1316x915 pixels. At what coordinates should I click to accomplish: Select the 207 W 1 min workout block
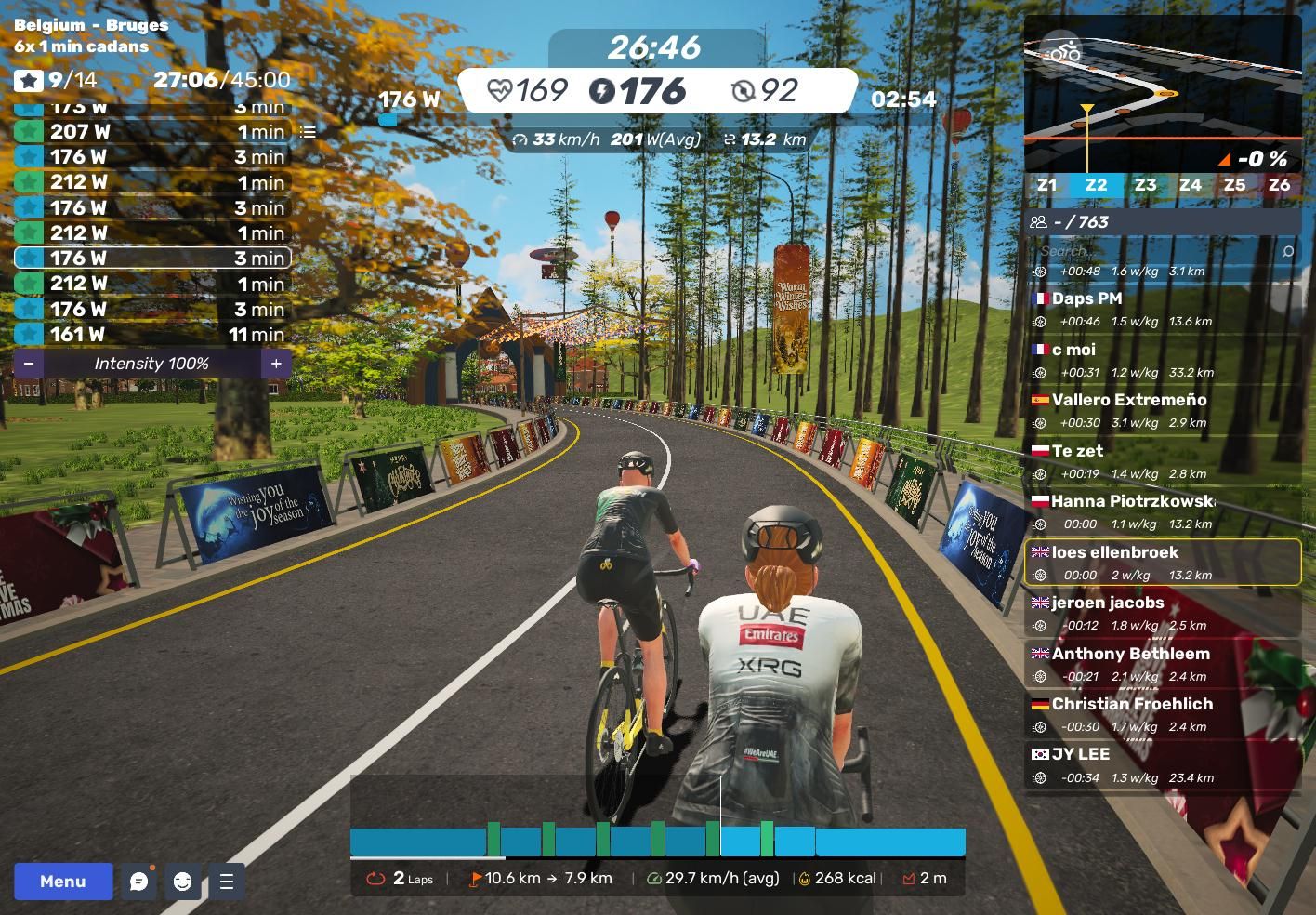coord(152,132)
